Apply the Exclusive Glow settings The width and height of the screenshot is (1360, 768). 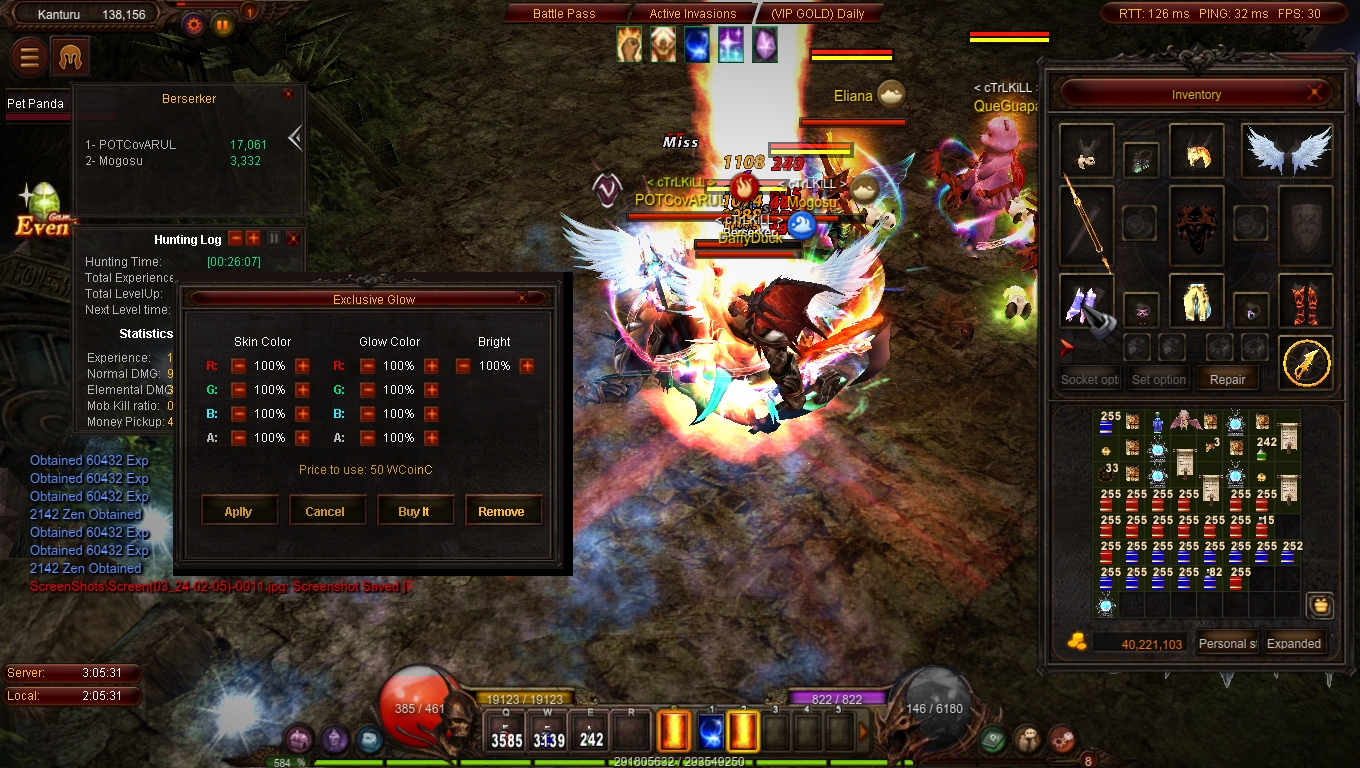coord(238,511)
